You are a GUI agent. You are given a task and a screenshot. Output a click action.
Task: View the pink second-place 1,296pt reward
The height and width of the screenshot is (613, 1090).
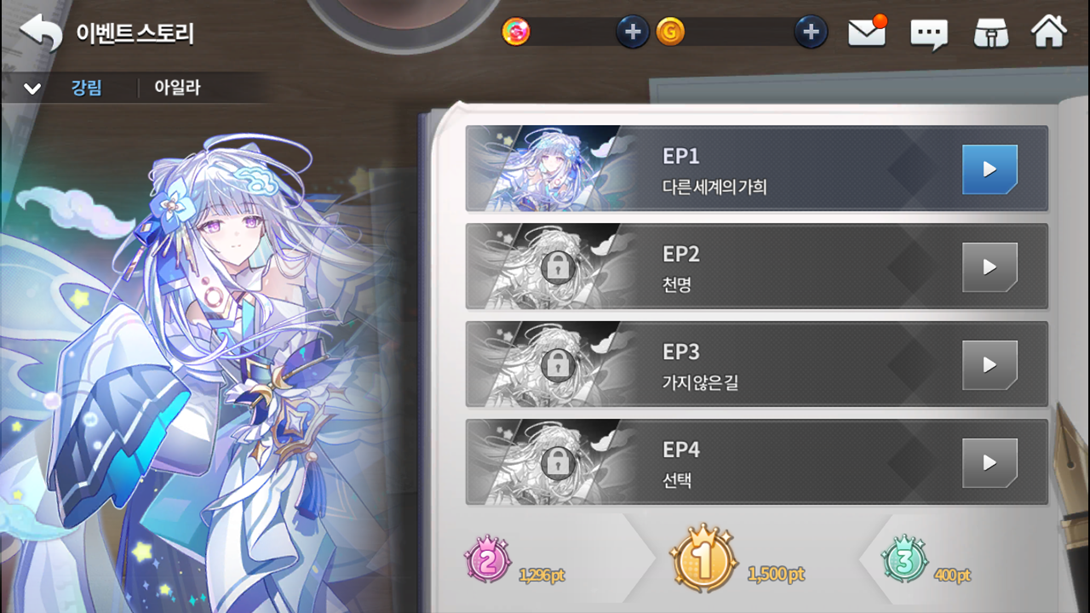(488, 561)
